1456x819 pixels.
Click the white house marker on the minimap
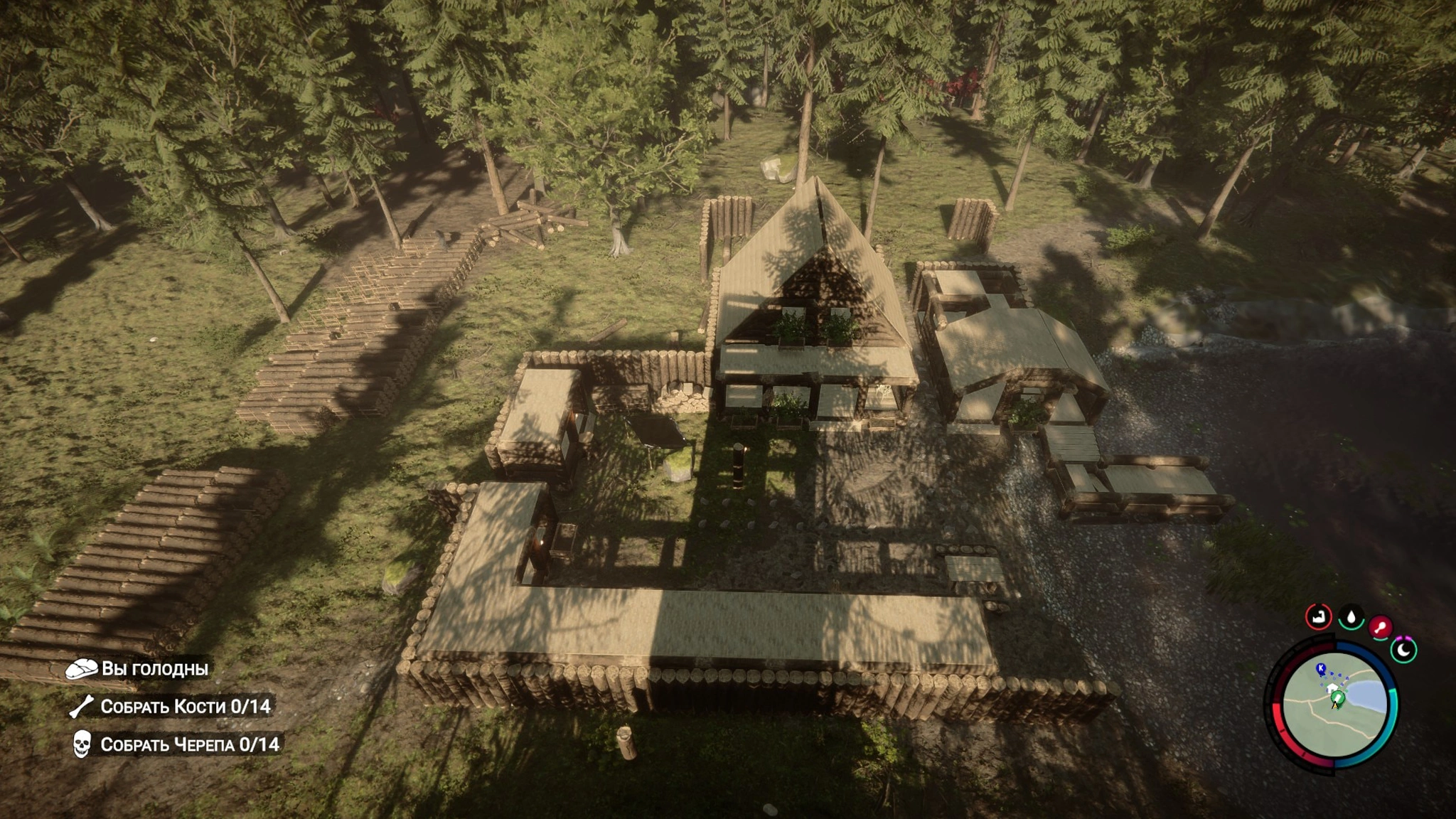tap(1332, 688)
